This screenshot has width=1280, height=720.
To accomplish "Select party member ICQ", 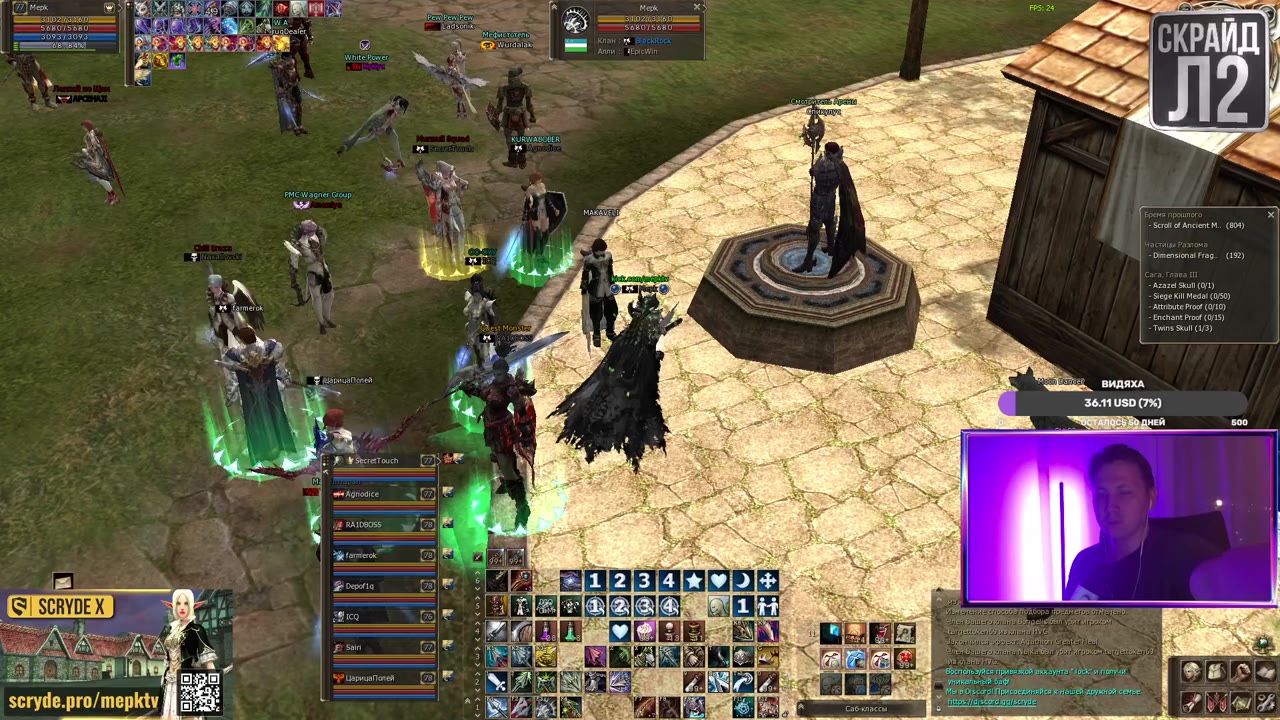I will (353, 617).
